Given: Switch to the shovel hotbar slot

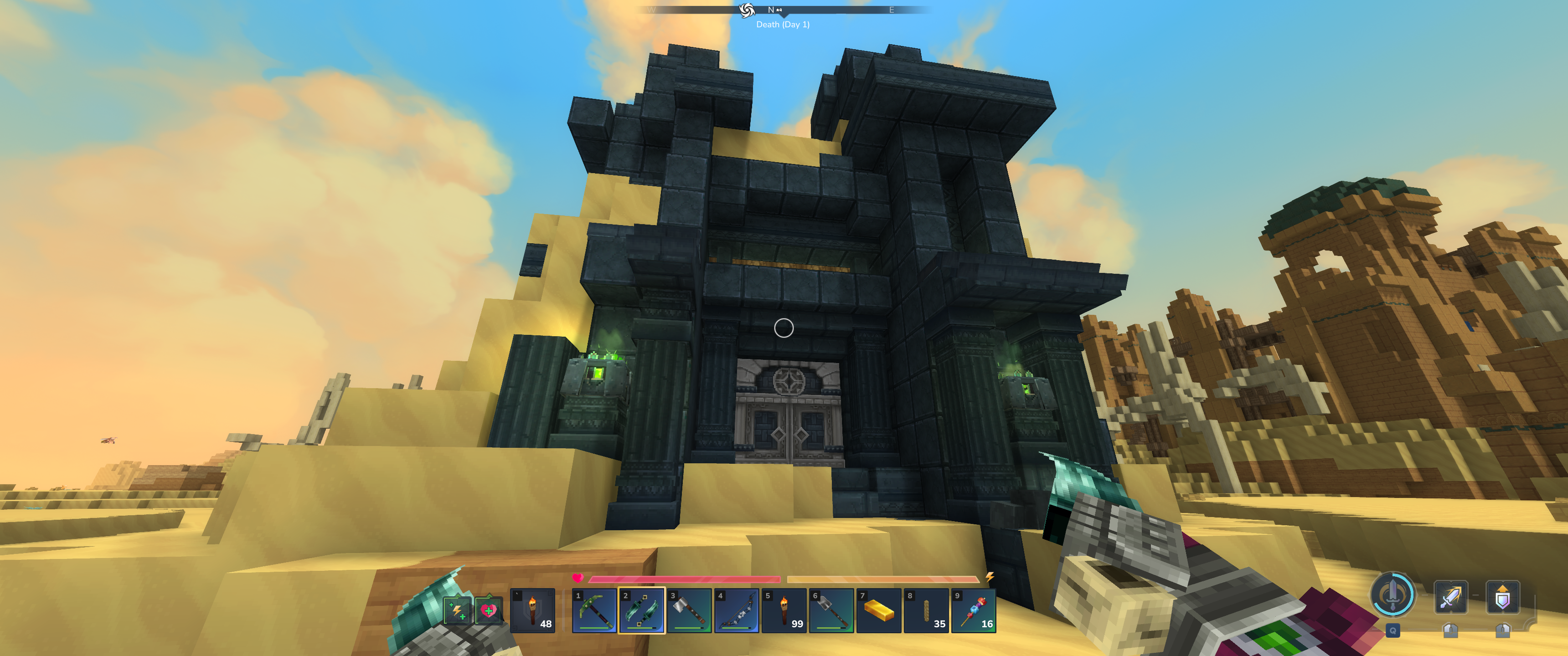Looking at the screenshot, I should tap(831, 610).
